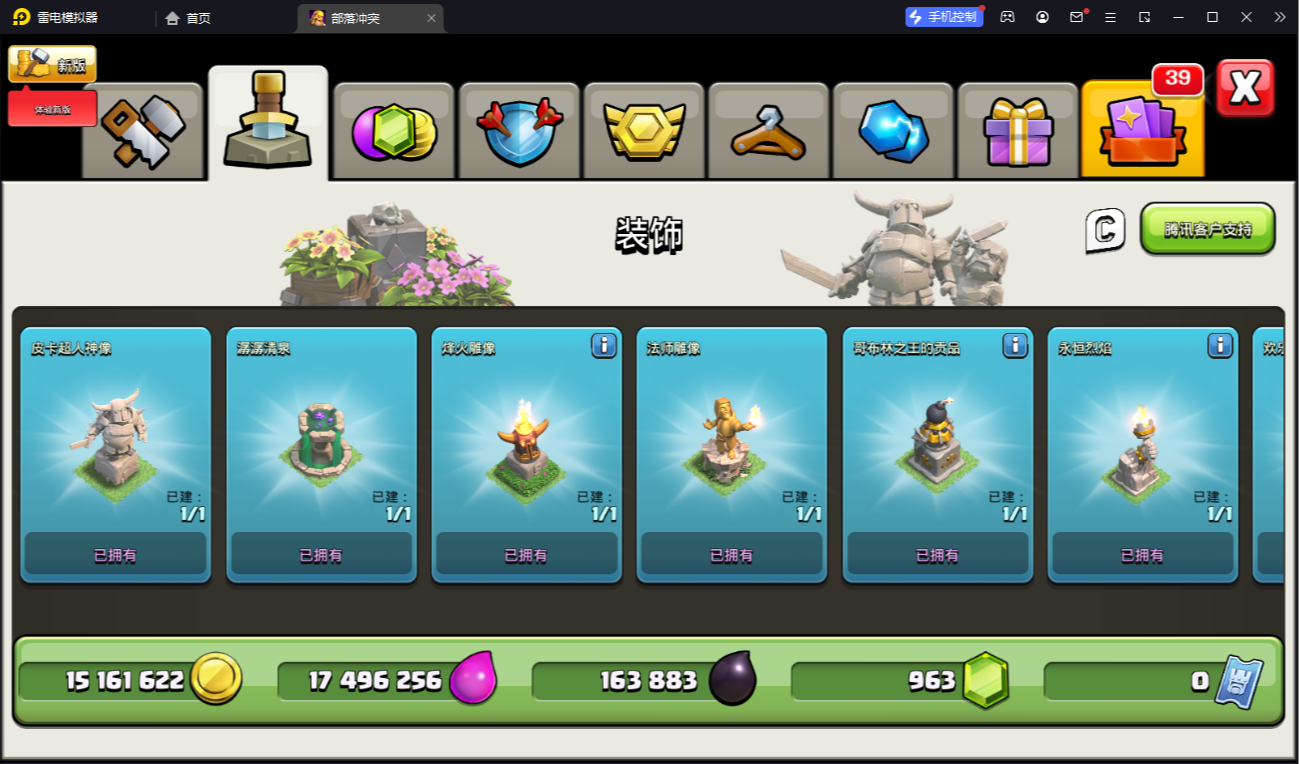Select the clothes hanger skins tab
This screenshot has width=1299, height=764.
(768, 131)
